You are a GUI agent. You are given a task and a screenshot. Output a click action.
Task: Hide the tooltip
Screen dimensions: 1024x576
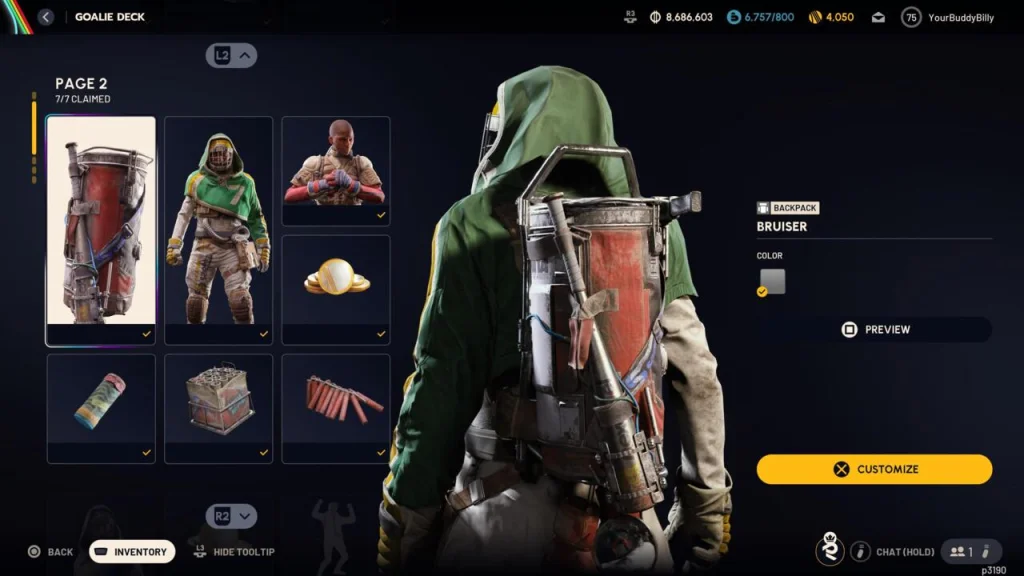pyautogui.click(x=234, y=552)
